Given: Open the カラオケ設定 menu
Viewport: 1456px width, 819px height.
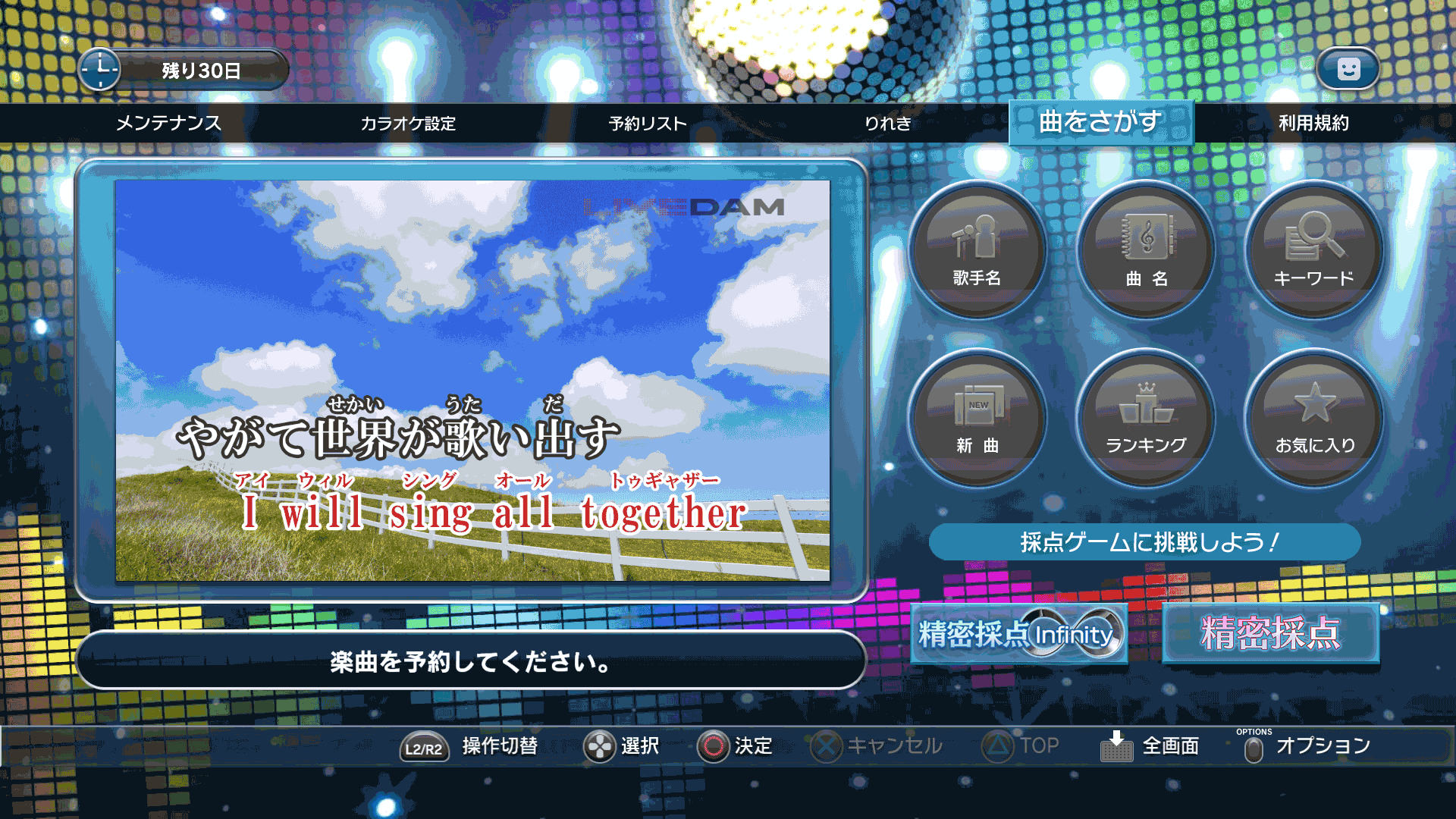Looking at the screenshot, I should 409,124.
